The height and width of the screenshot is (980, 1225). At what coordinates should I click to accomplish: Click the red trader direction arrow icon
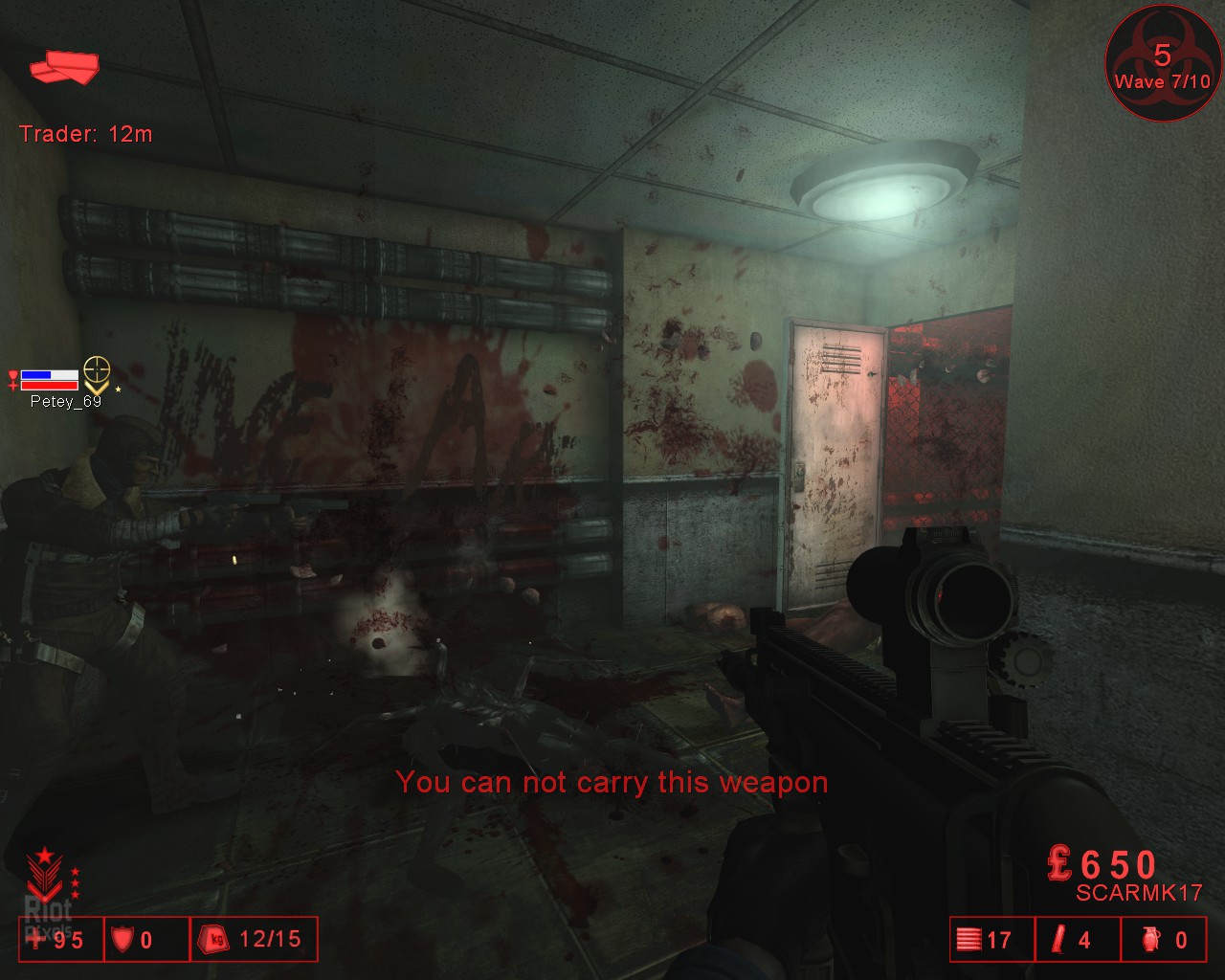click(x=64, y=68)
